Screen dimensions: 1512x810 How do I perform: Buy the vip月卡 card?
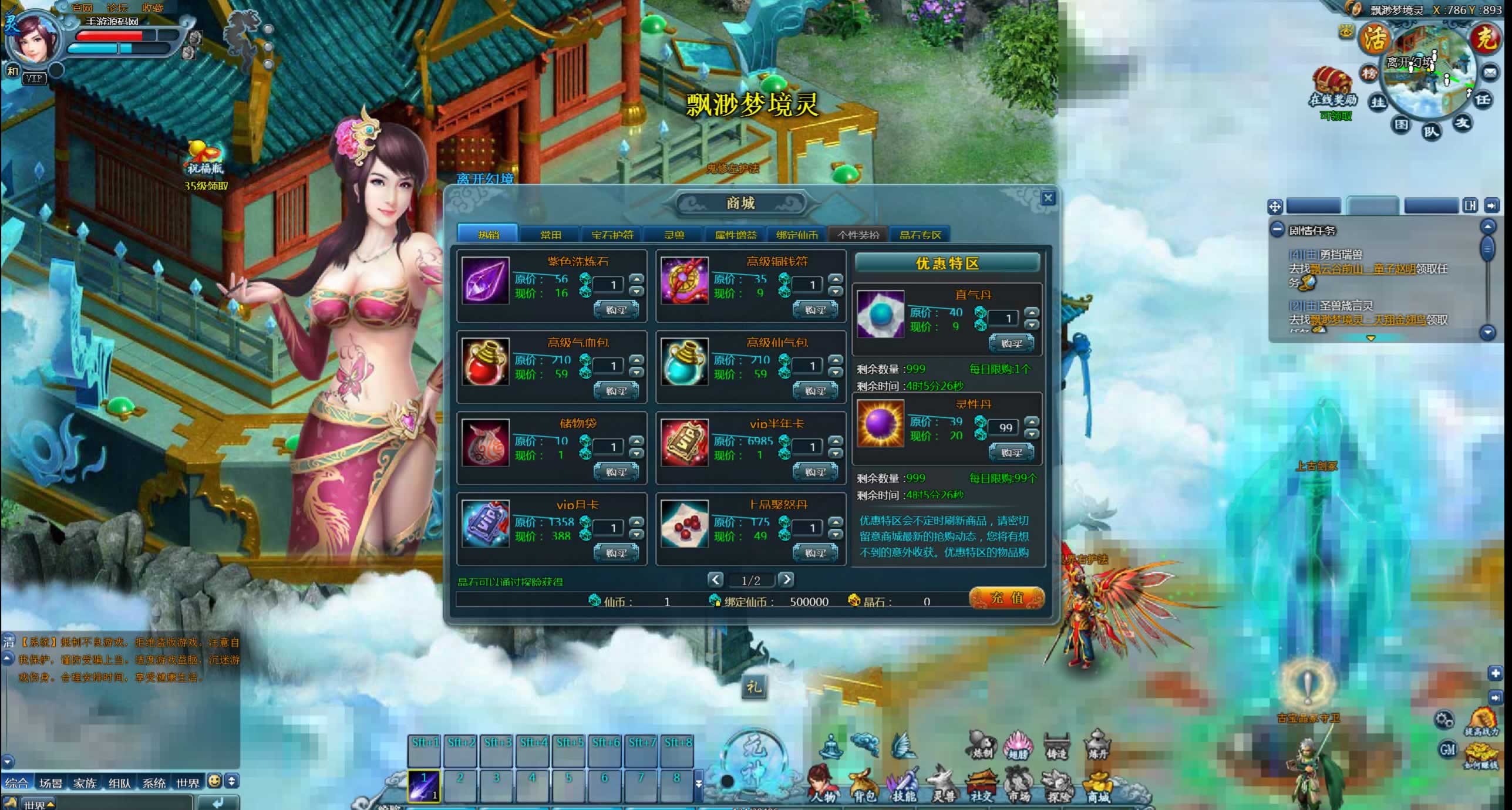(616, 552)
